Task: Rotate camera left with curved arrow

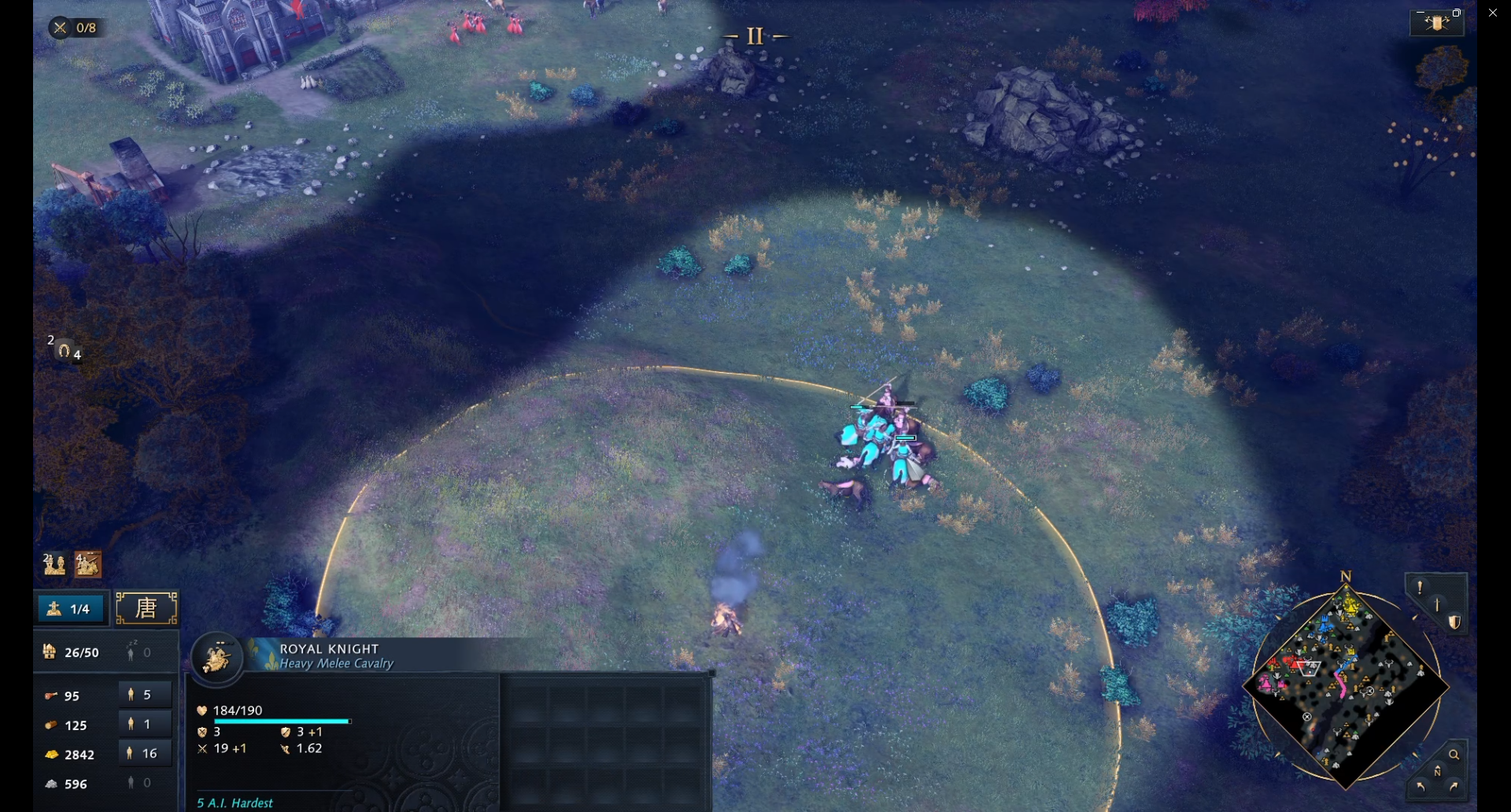Action: pos(1420,786)
